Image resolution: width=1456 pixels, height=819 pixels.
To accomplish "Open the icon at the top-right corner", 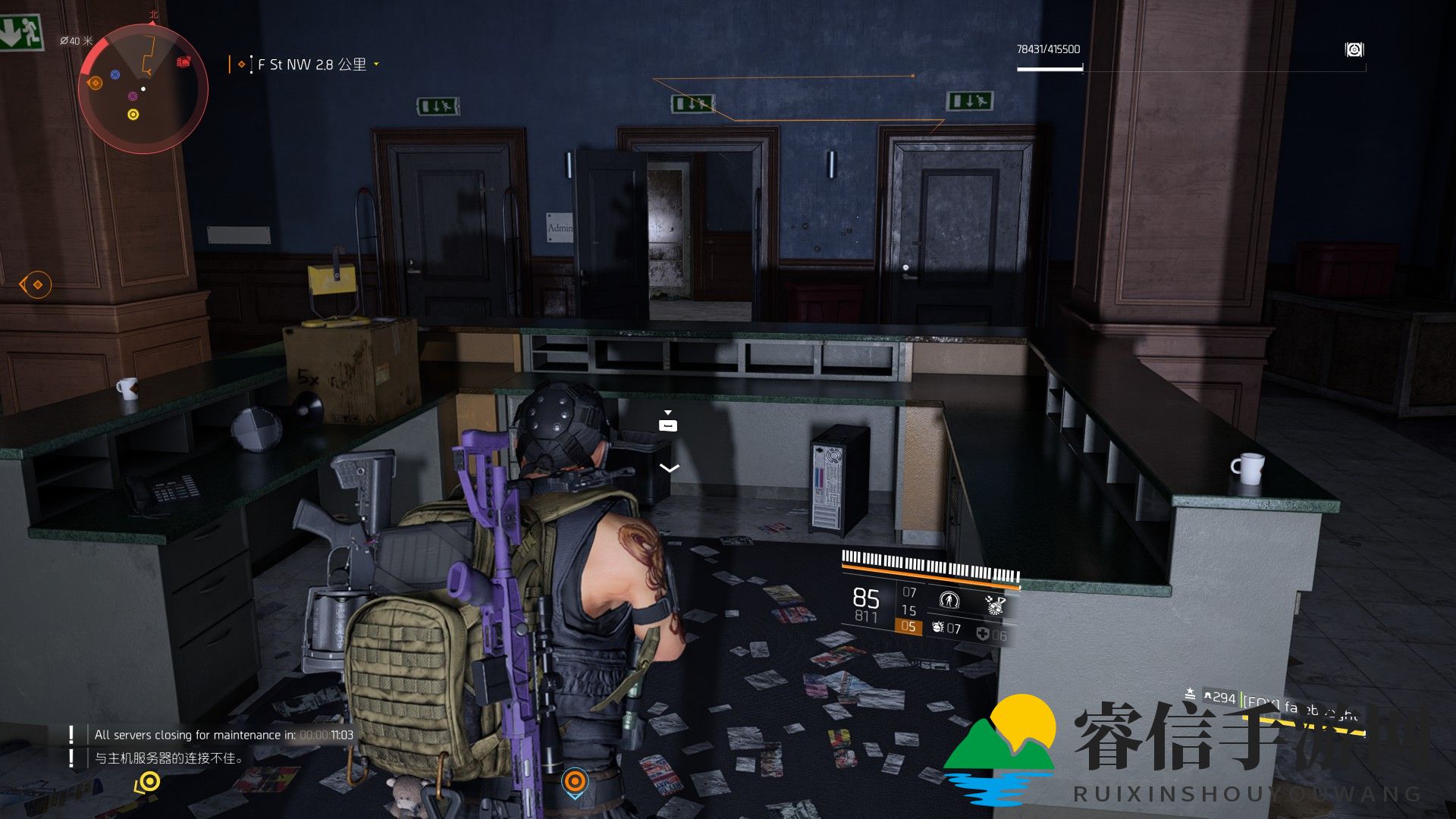I will 1354,49.
